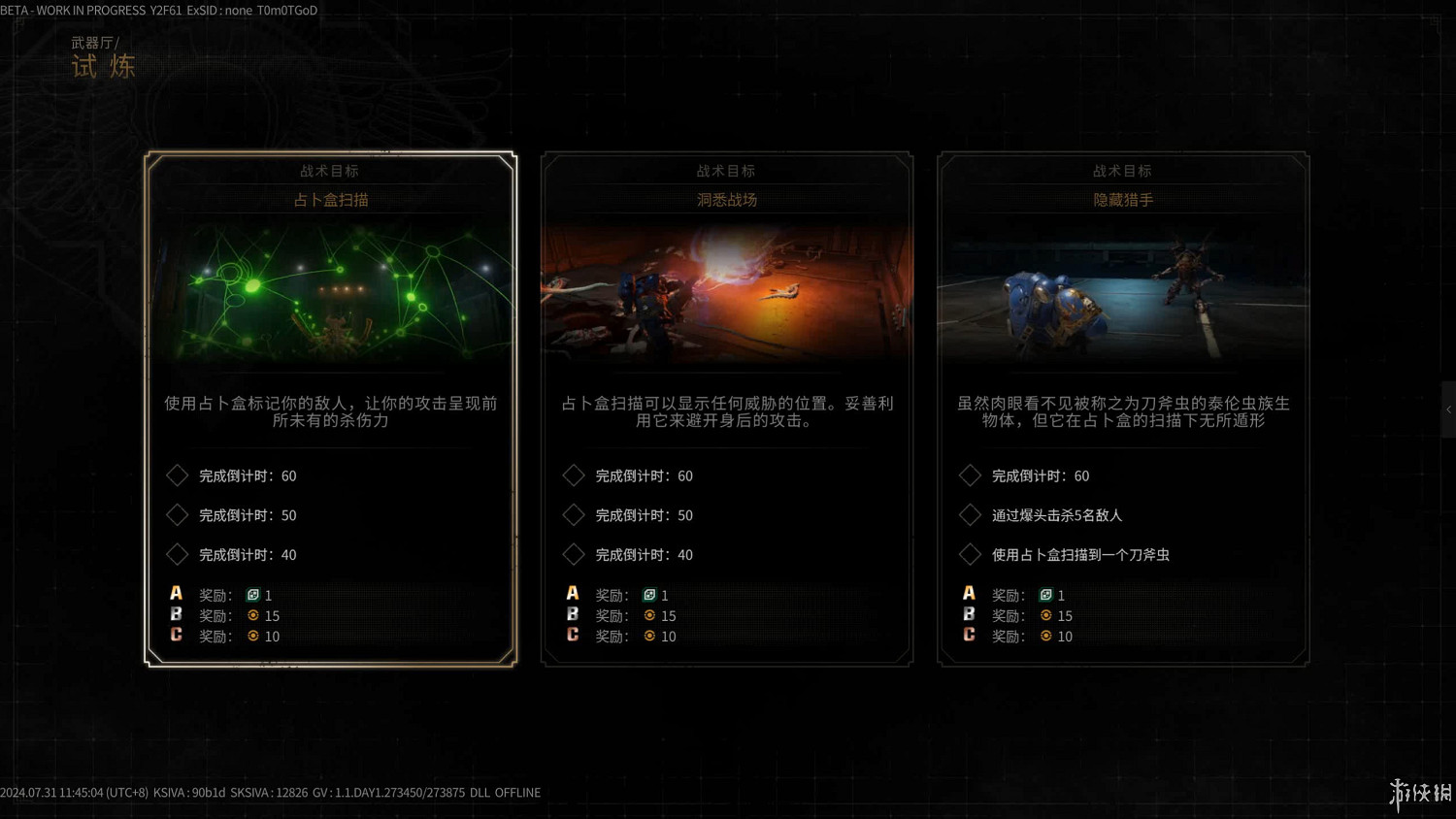This screenshot has height=819, width=1456.
Task: Expand the right-edge chevron arrow panel
Action: click(1447, 409)
